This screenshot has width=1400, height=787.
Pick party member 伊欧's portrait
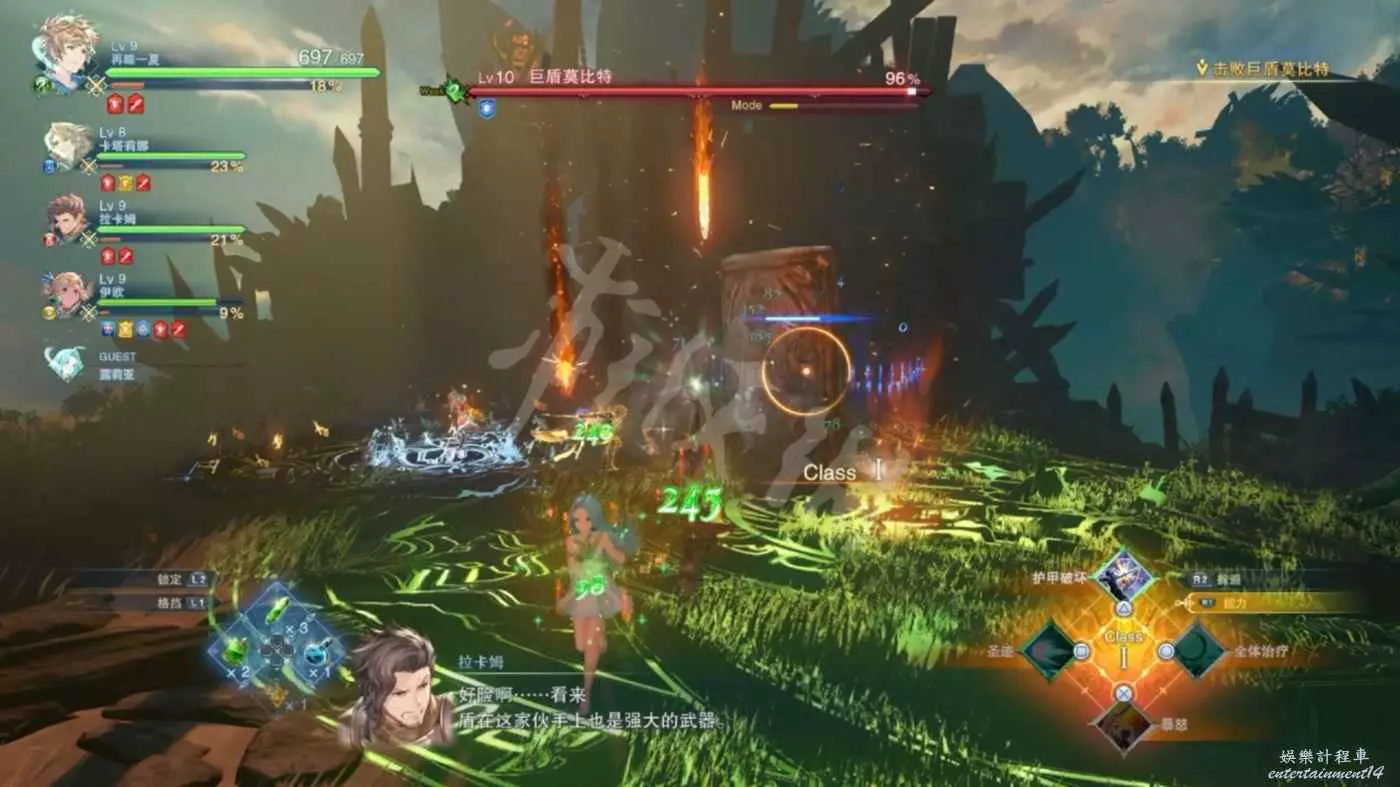68,294
